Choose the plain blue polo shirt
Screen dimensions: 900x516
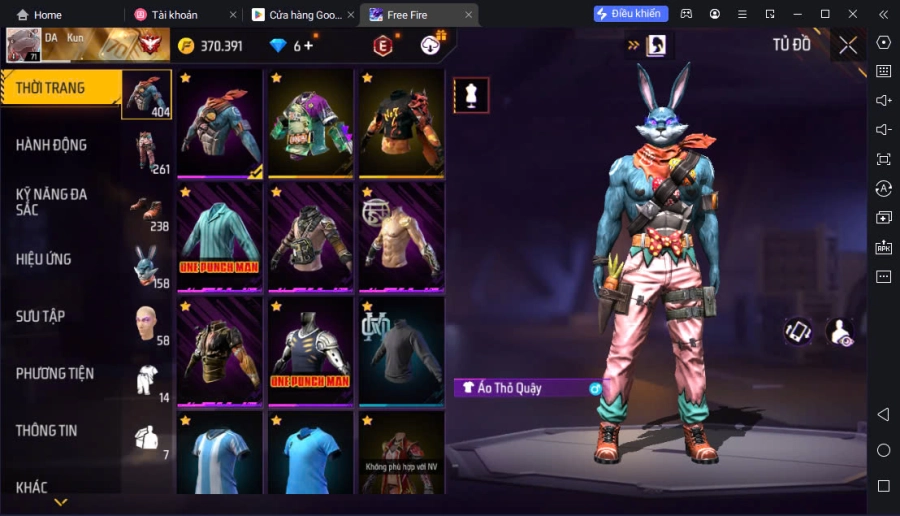pyautogui.click(x=310, y=455)
